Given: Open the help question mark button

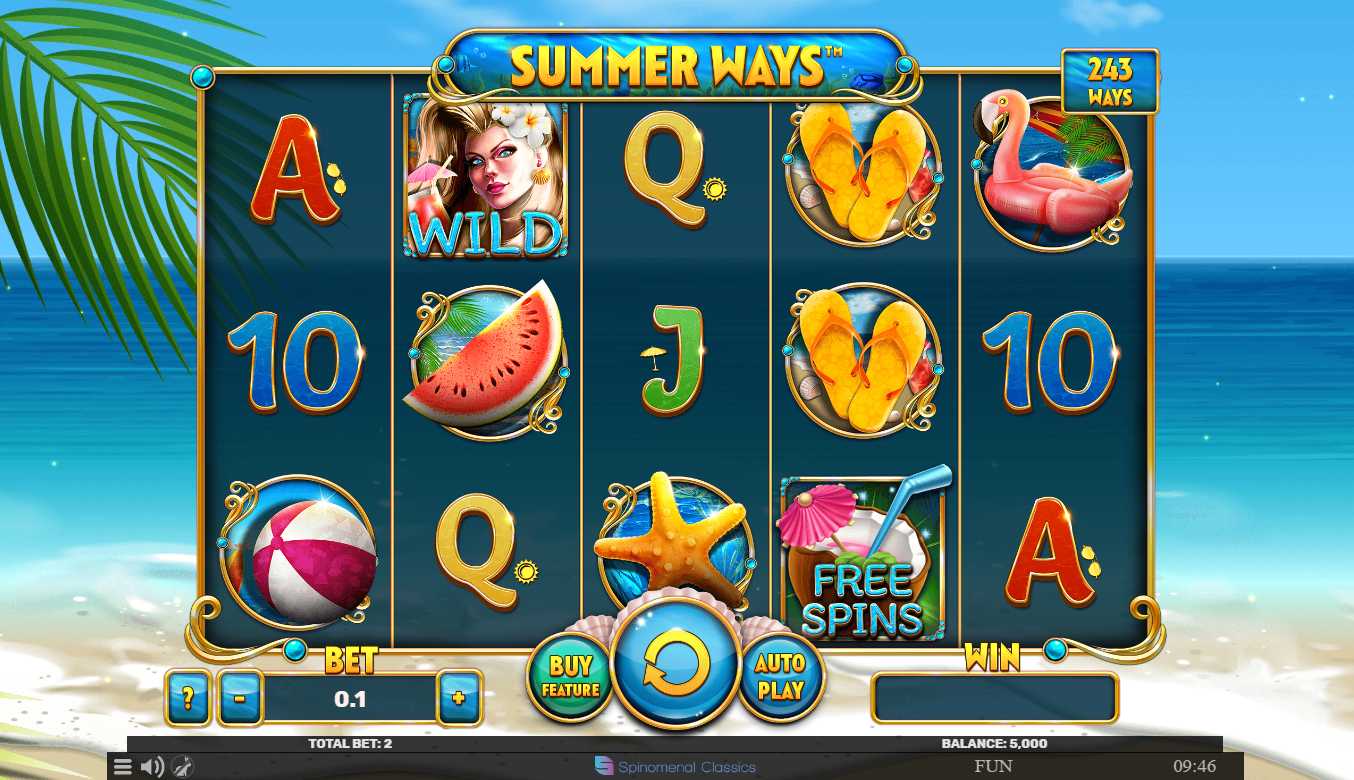Looking at the screenshot, I should (188, 697).
